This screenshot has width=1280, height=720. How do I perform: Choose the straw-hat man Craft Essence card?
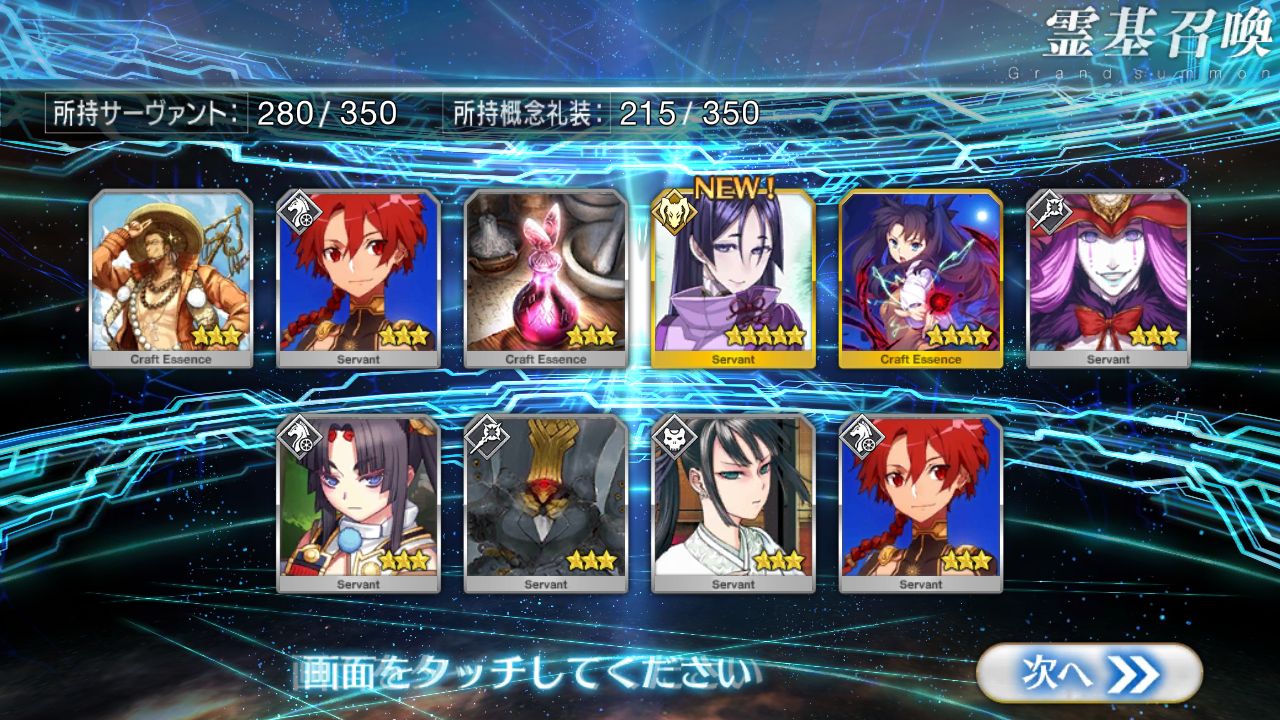tap(171, 277)
